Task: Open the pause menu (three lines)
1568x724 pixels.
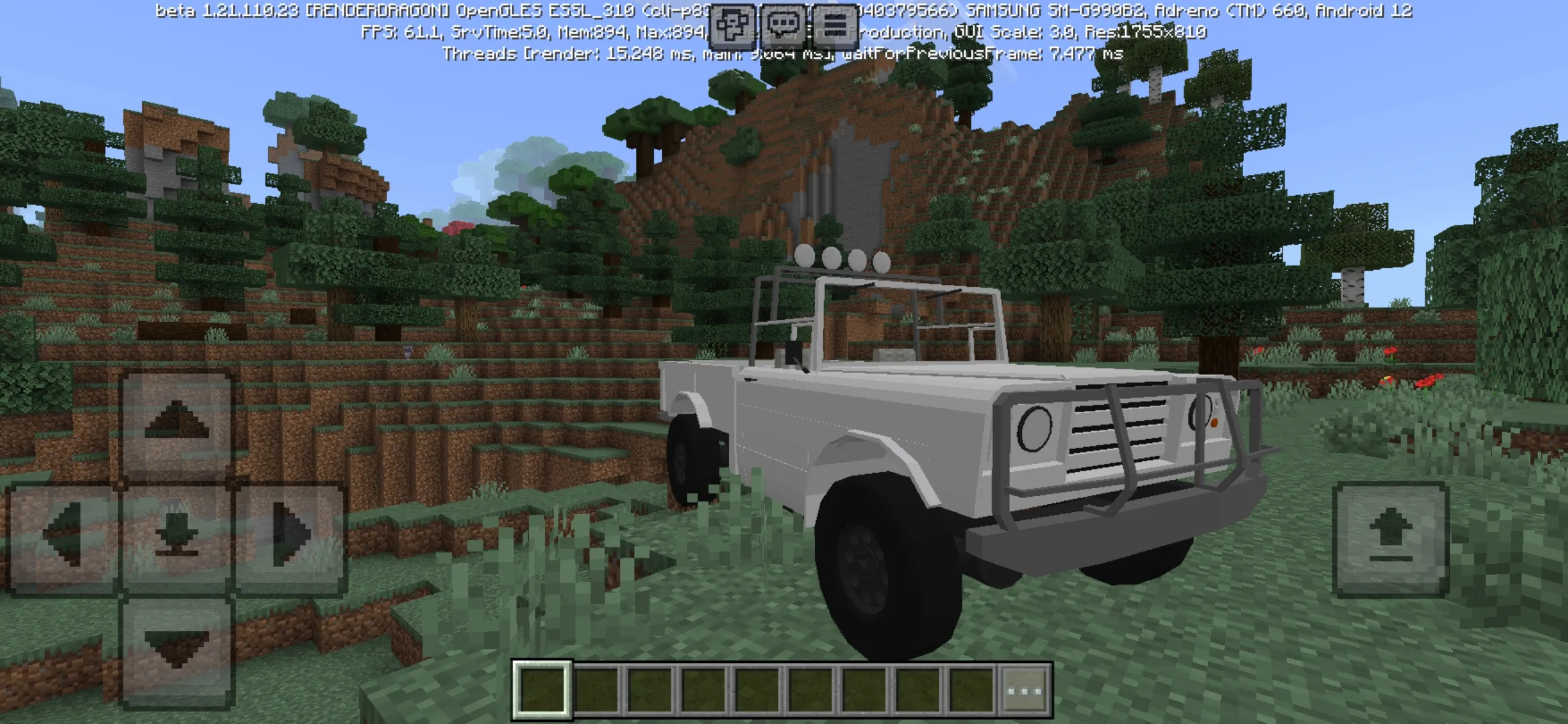Action: [x=834, y=25]
